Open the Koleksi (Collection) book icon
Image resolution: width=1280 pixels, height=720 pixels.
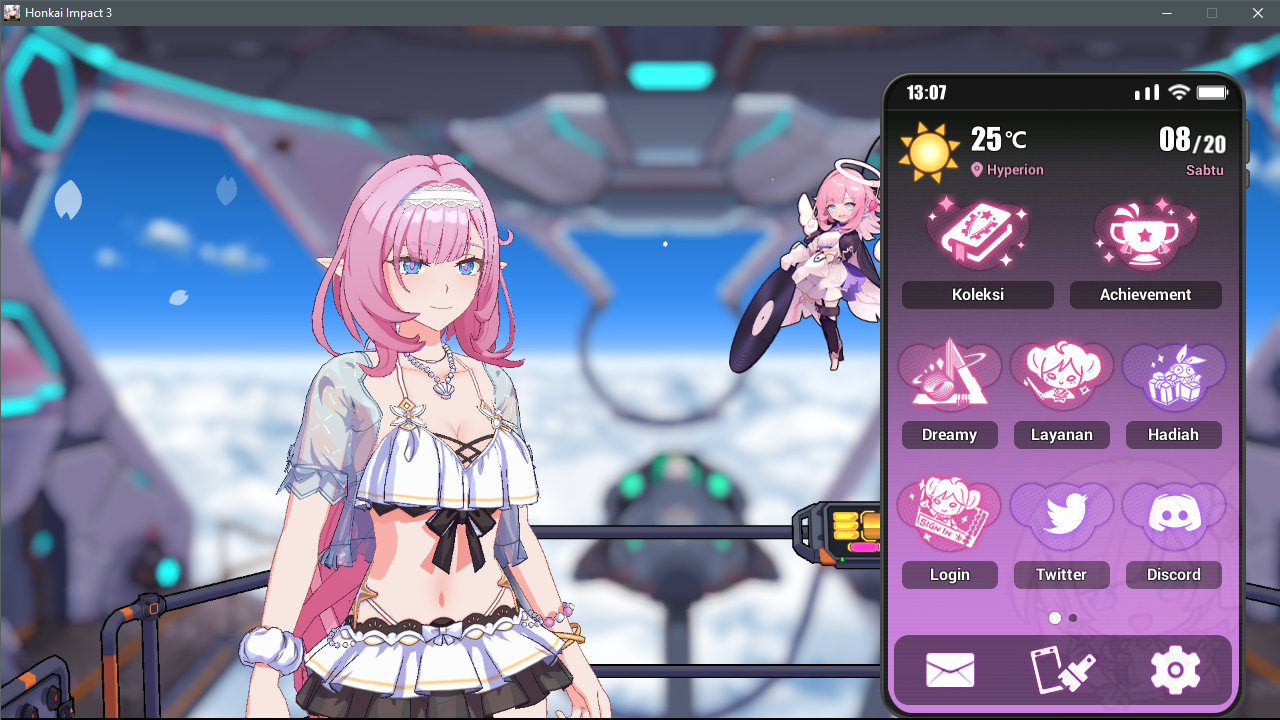point(977,232)
